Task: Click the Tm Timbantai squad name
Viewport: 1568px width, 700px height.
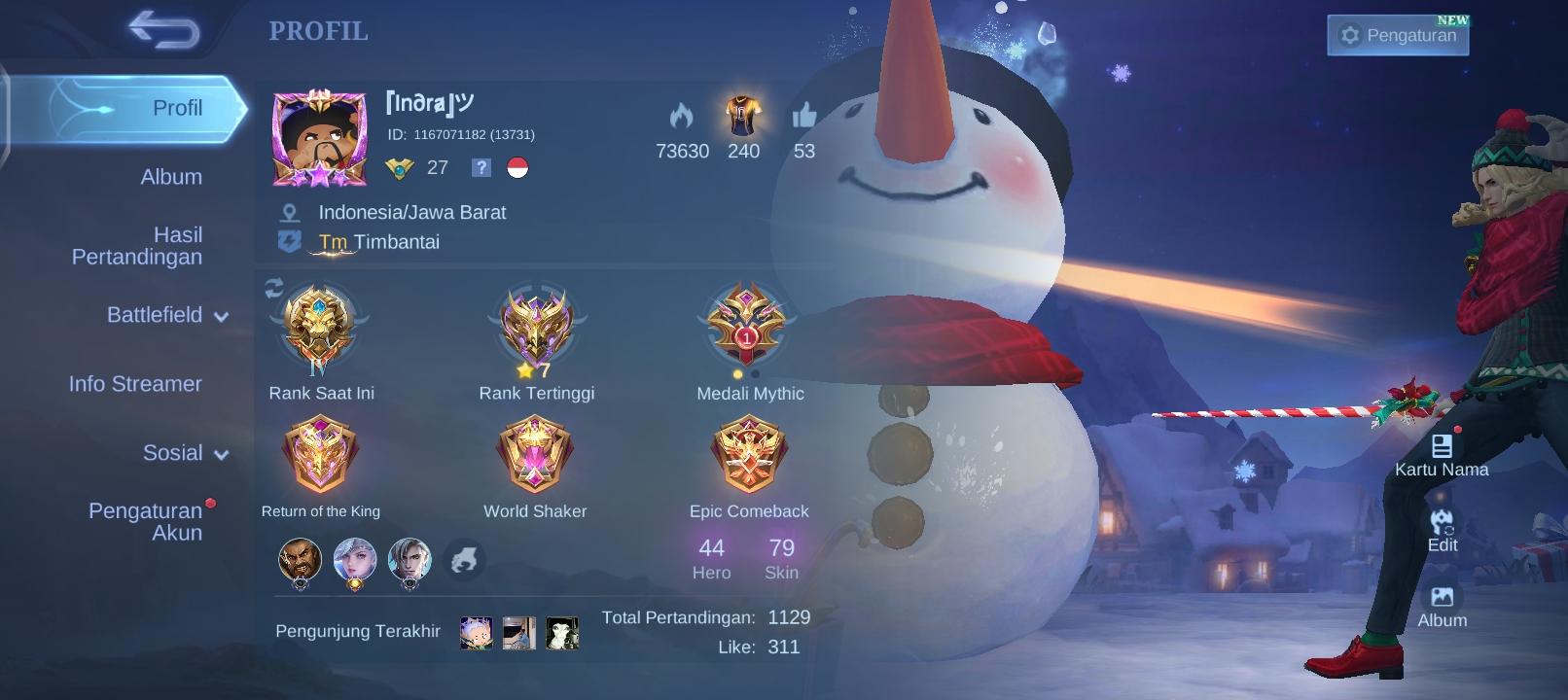Action: [x=378, y=241]
